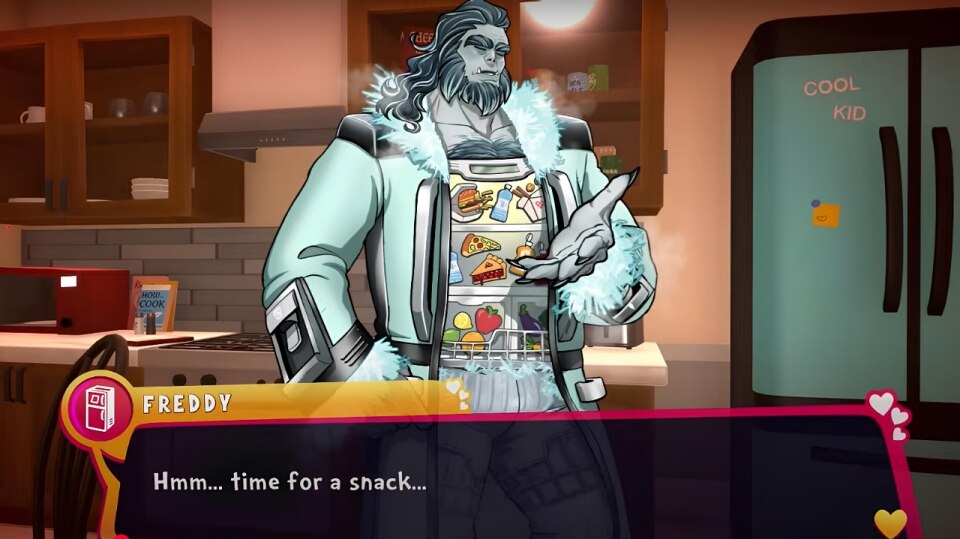Advance the "time for a snack" dialogue box

[x=500, y=480]
